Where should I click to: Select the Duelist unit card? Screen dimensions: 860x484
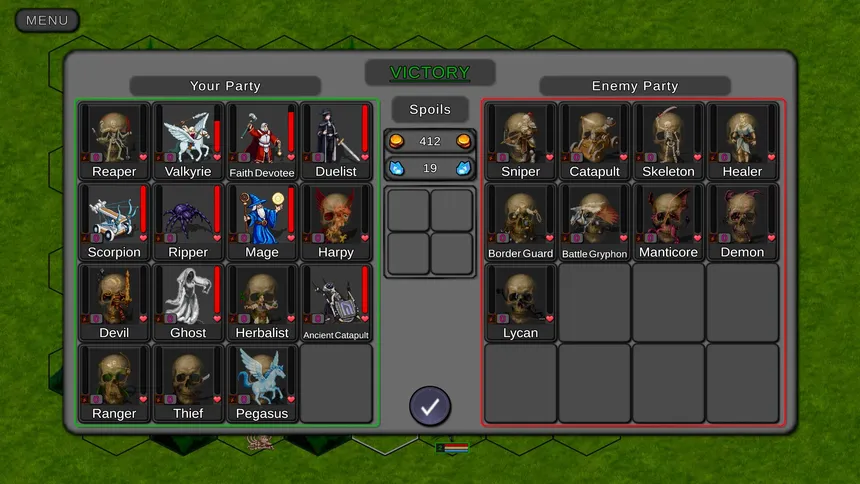[x=336, y=141]
